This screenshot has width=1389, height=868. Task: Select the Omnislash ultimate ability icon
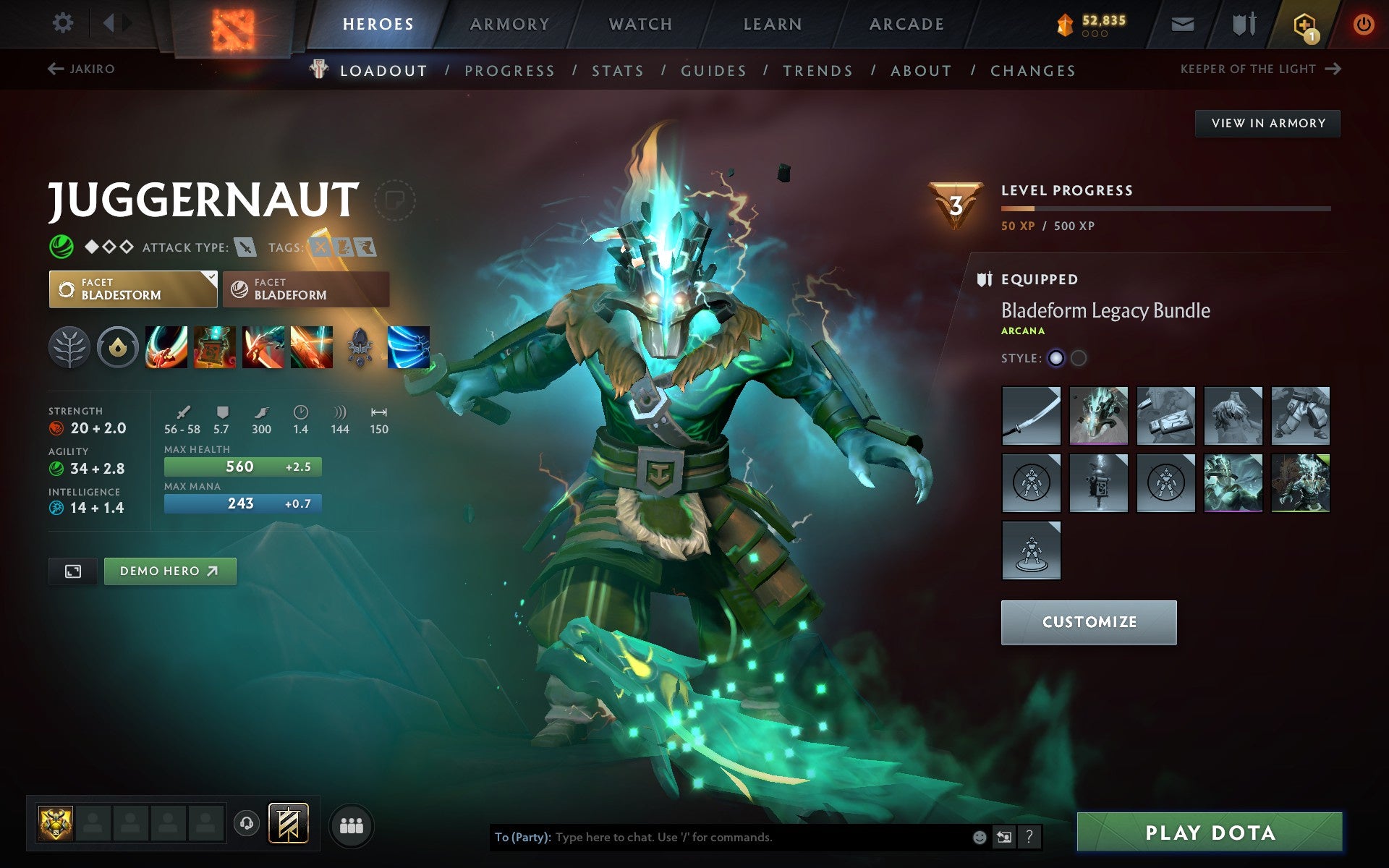coord(410,347)
